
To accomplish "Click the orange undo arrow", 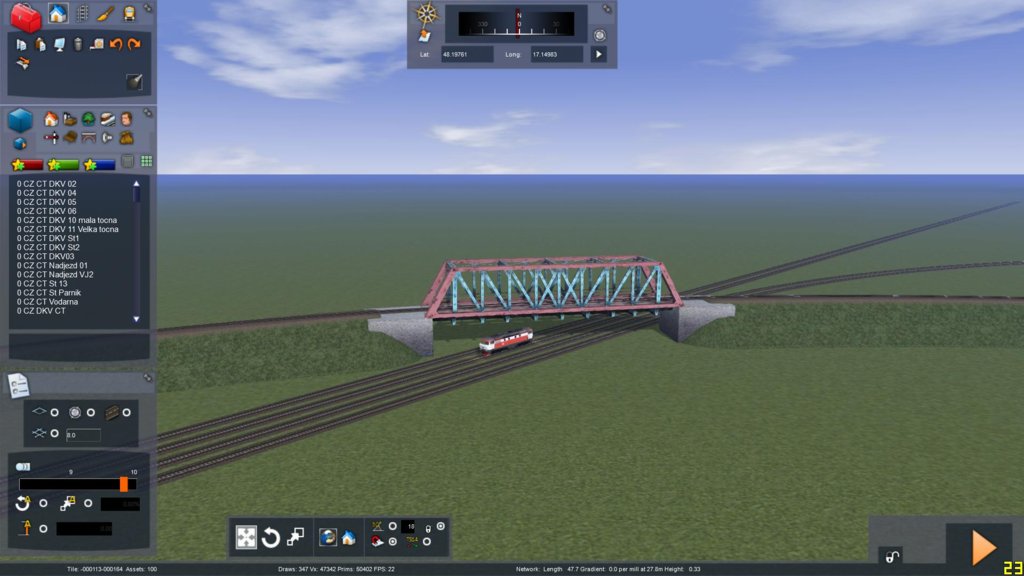I will click(116, 44).
